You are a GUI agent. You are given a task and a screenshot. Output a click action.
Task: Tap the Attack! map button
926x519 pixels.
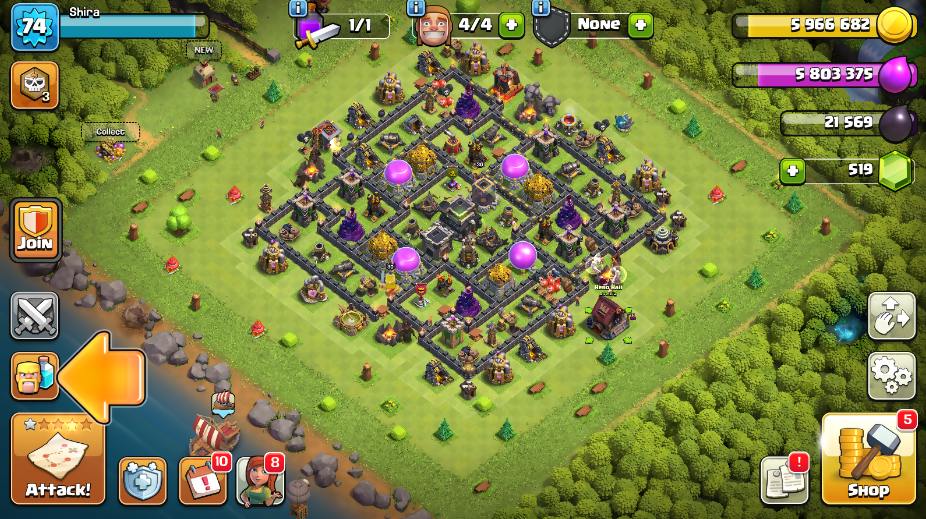coord(58,459)
